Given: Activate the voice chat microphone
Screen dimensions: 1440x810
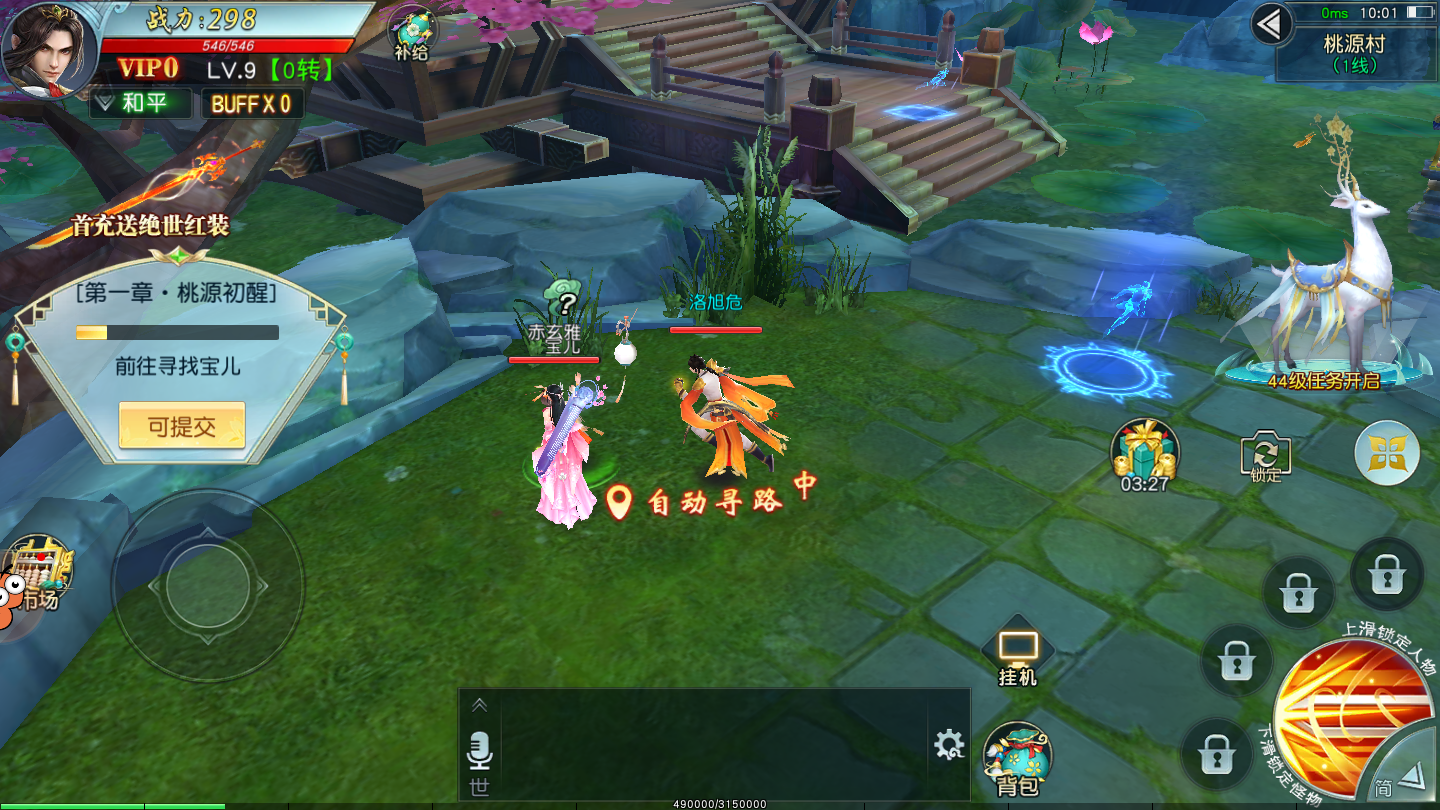Looking at the screenshot, I should 480,750.
